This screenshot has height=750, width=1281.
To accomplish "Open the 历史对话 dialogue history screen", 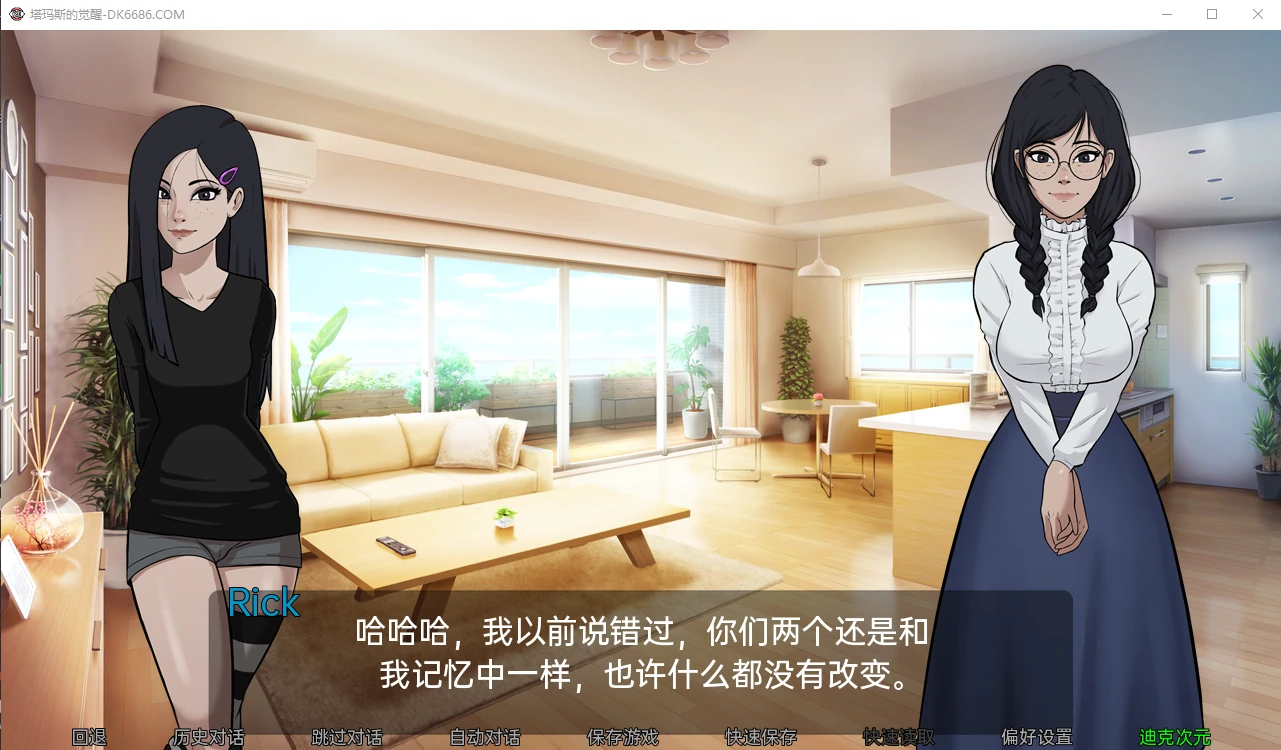I will click(x=207, y=737).
